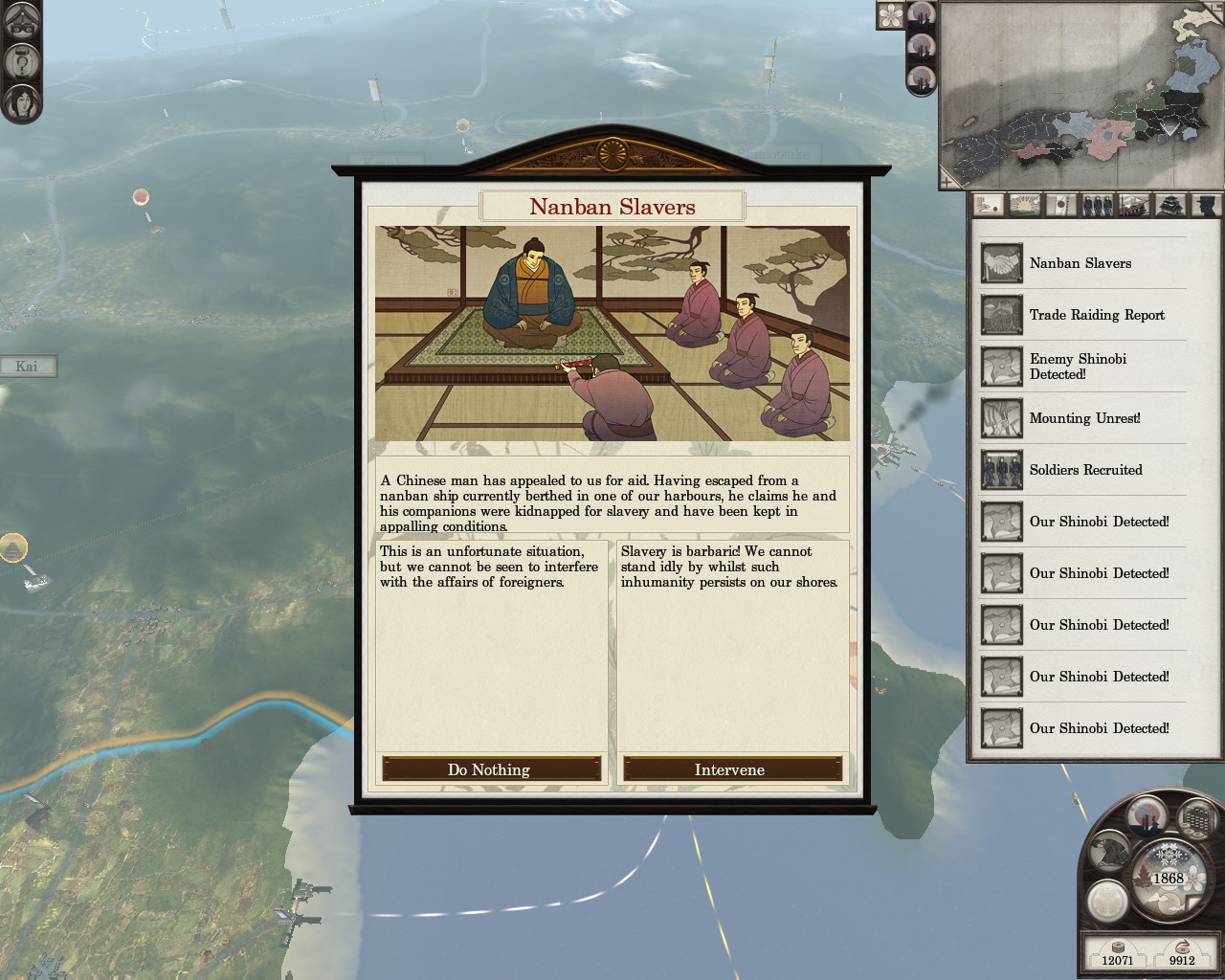1225x980 pixels.
Task: Switch to the castle provinces list tab
Action: 1170,205
